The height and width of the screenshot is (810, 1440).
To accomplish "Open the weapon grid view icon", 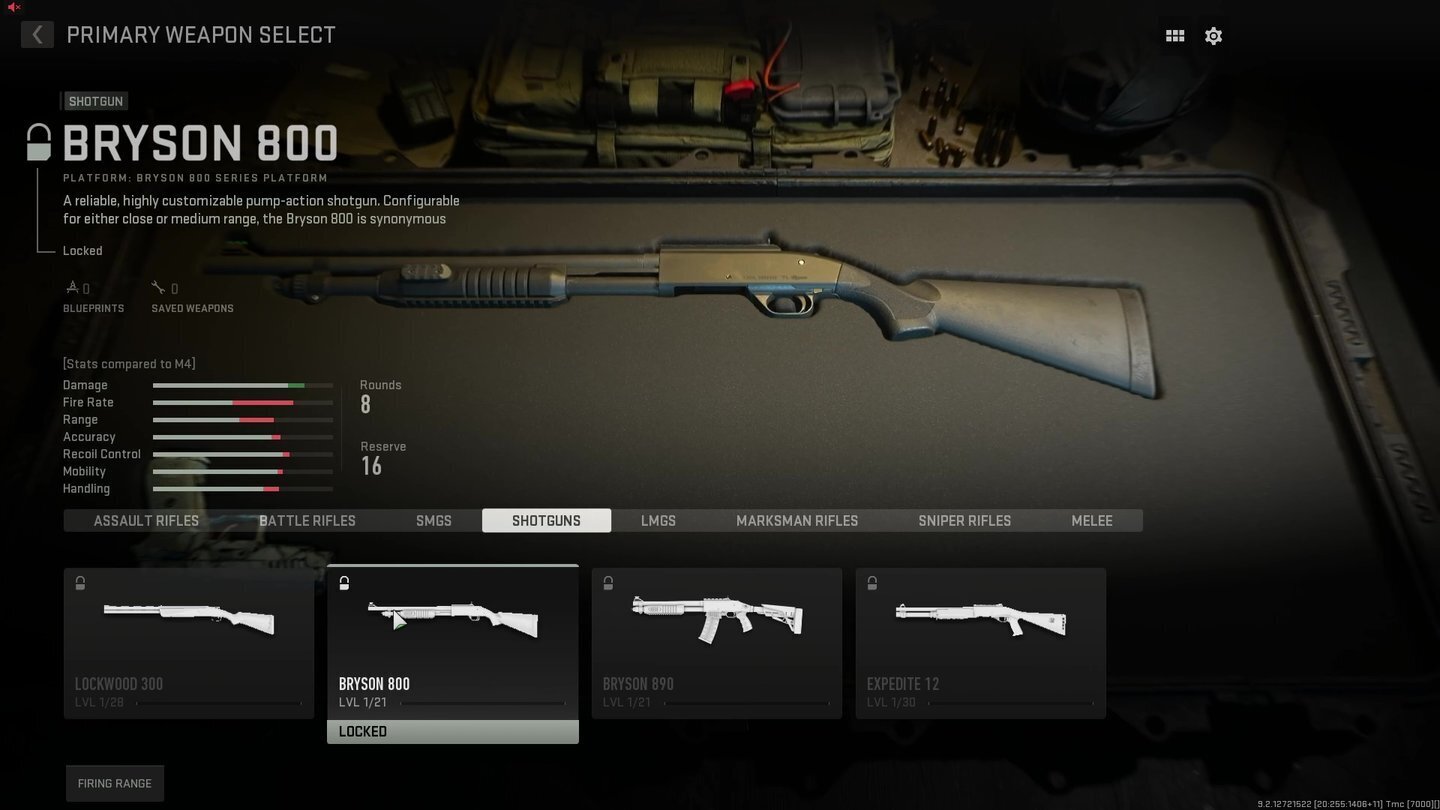I will [x=1174, y=35].
